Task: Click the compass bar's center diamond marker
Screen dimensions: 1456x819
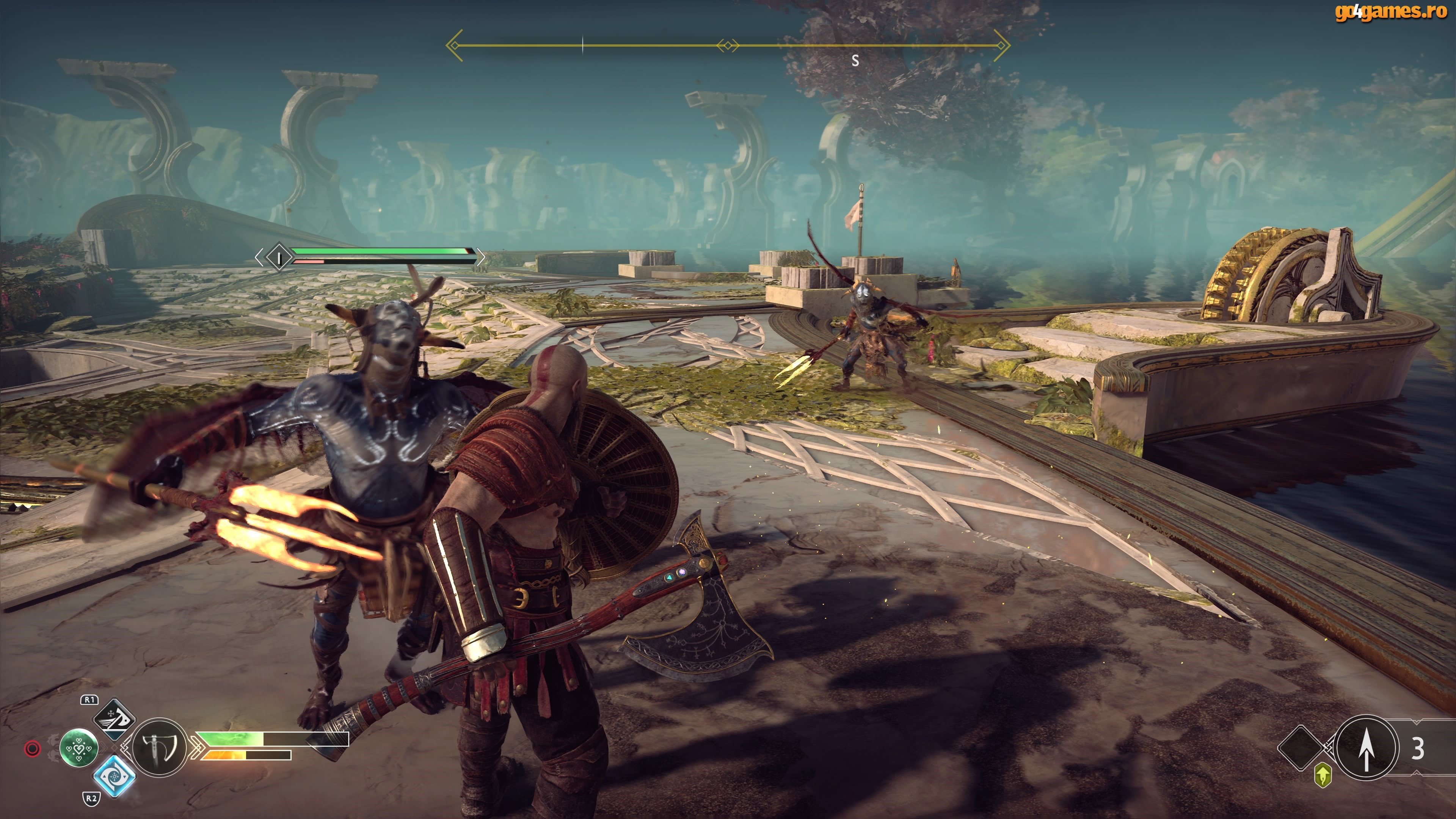Action: coord(728,45)
